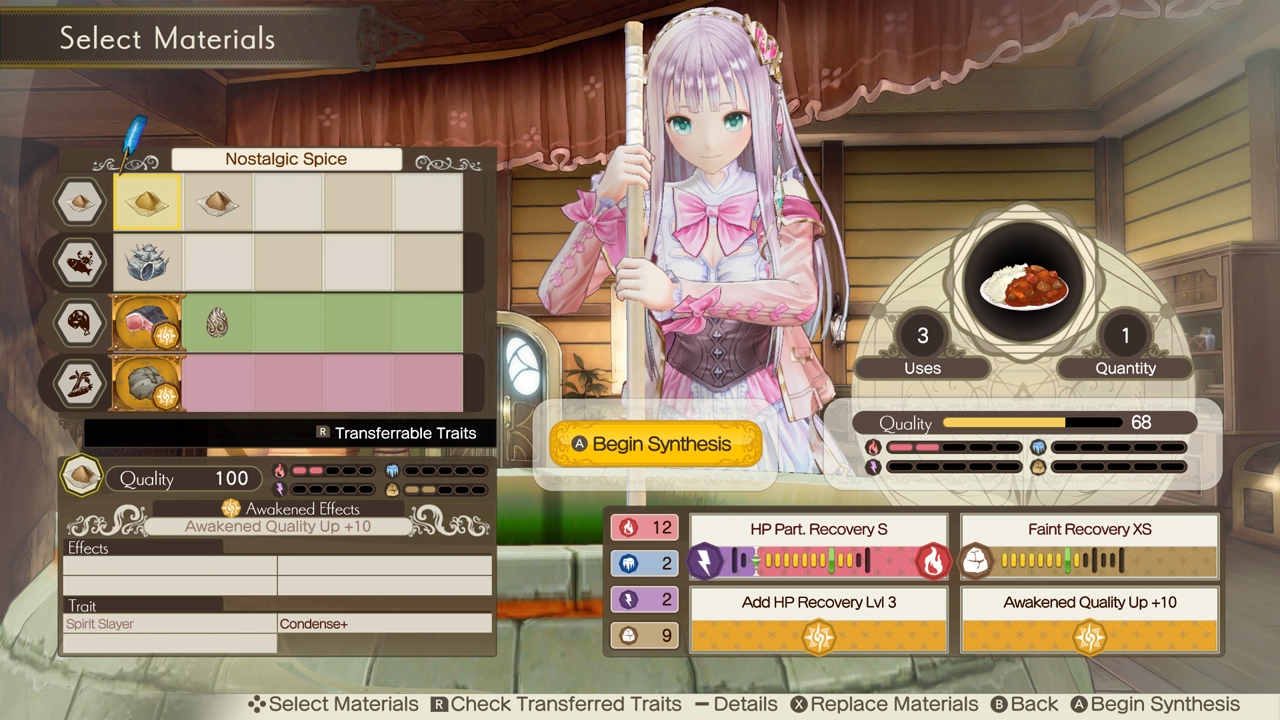Viewport: 1280px width, 720px height.
Task: Click the lightning element counter showing 2
Action: [x=644, y=599]
